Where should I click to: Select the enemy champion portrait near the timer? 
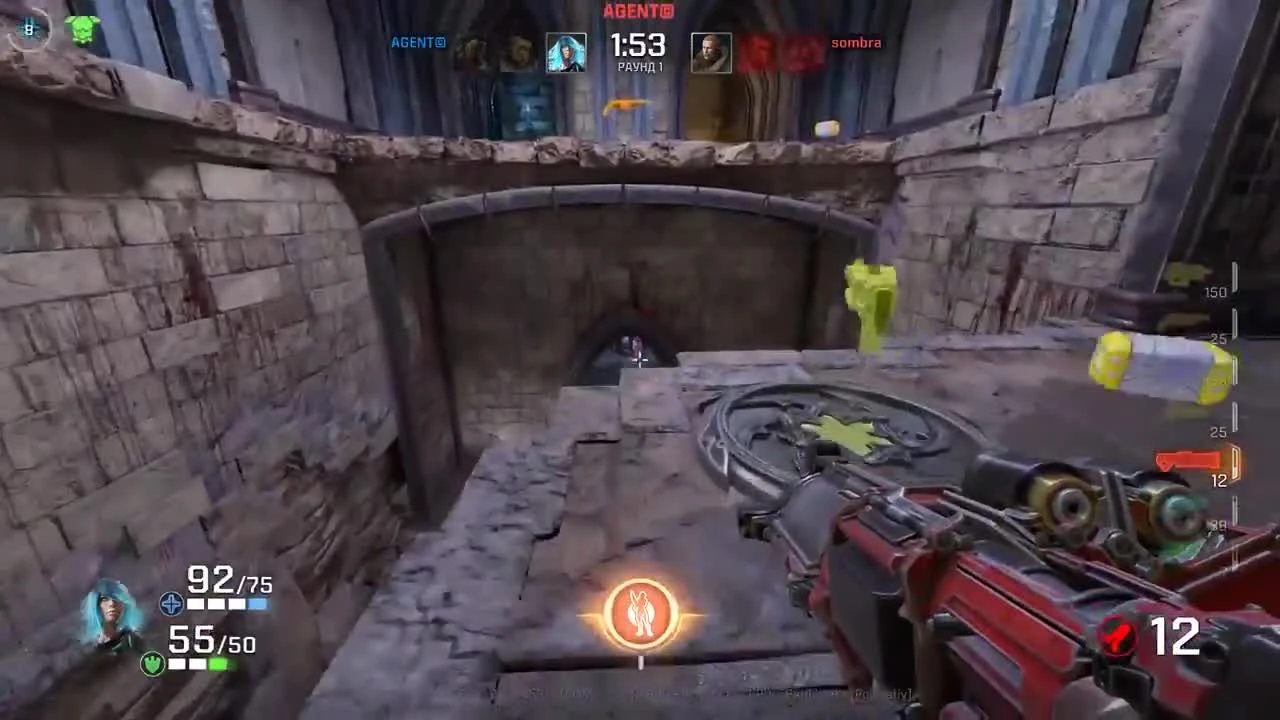(x=711, y=50)
